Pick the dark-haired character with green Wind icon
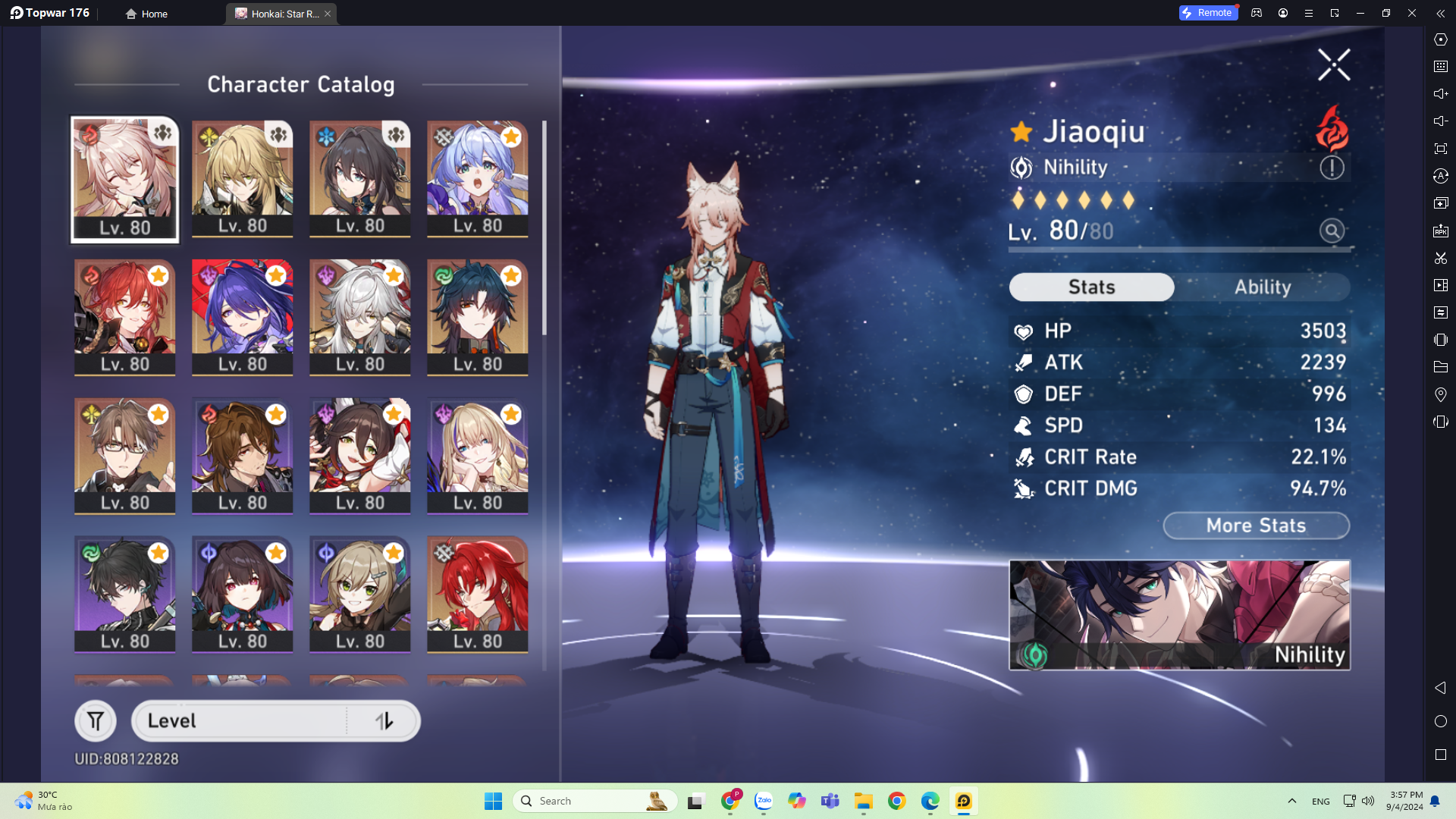 125,595
